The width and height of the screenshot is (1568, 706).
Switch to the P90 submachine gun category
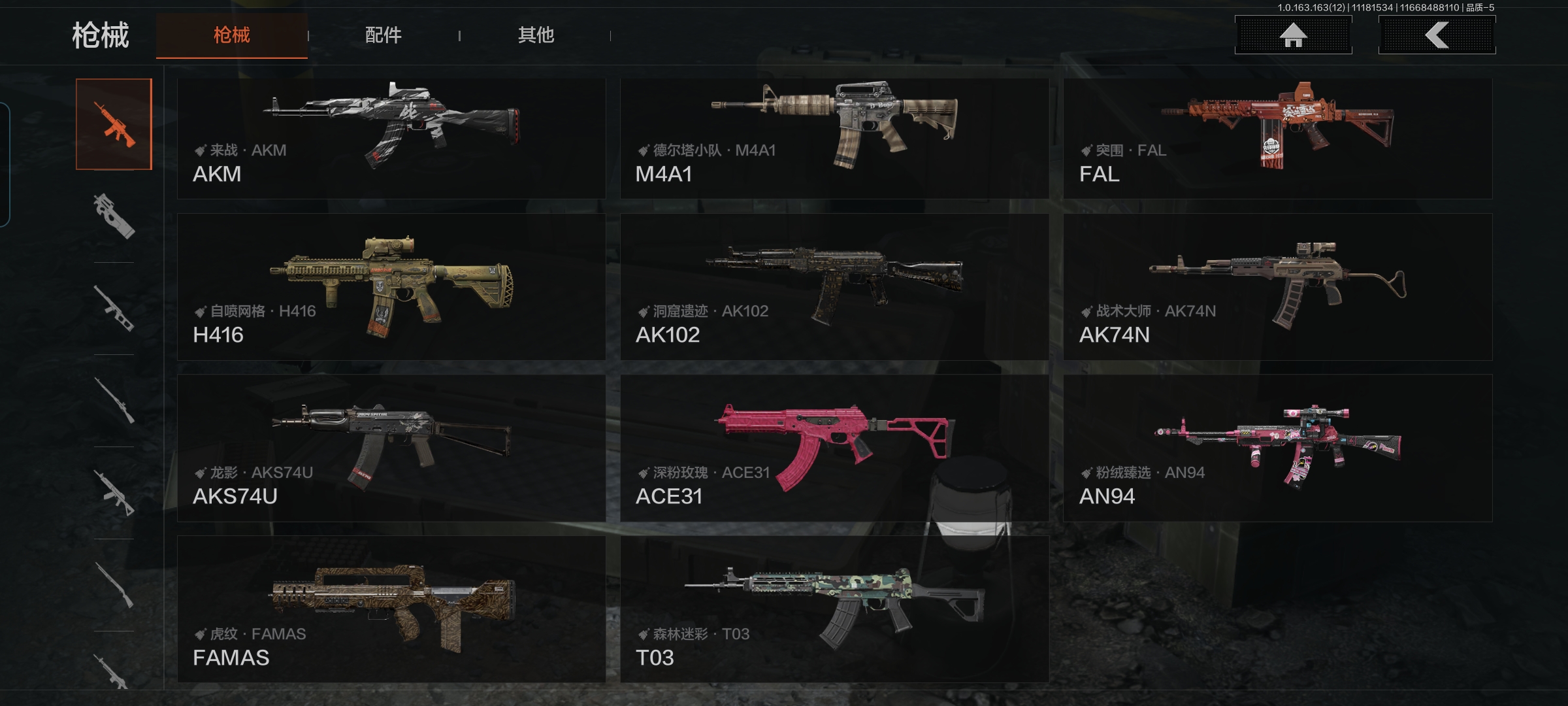coord(114,216)
